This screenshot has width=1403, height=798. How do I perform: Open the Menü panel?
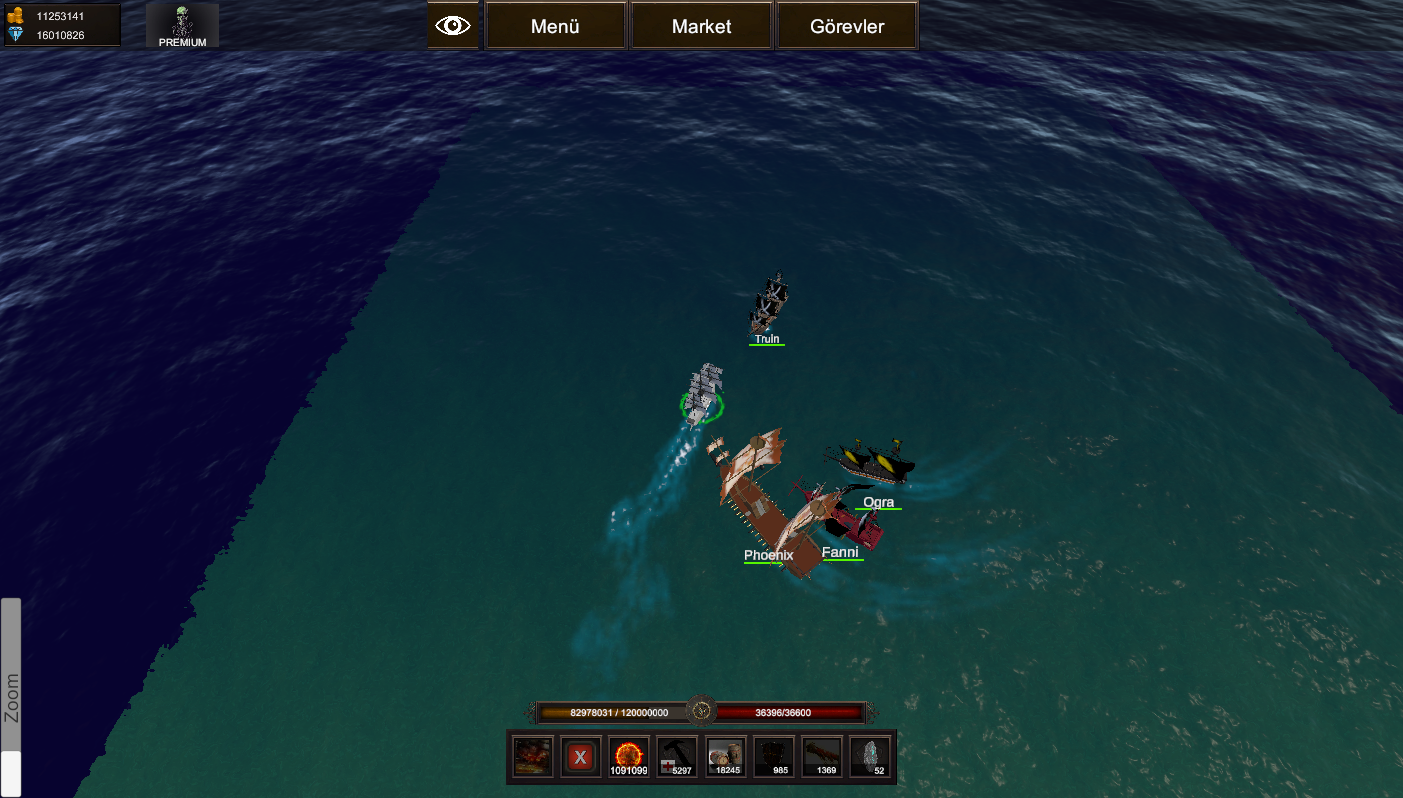(555, 26)
